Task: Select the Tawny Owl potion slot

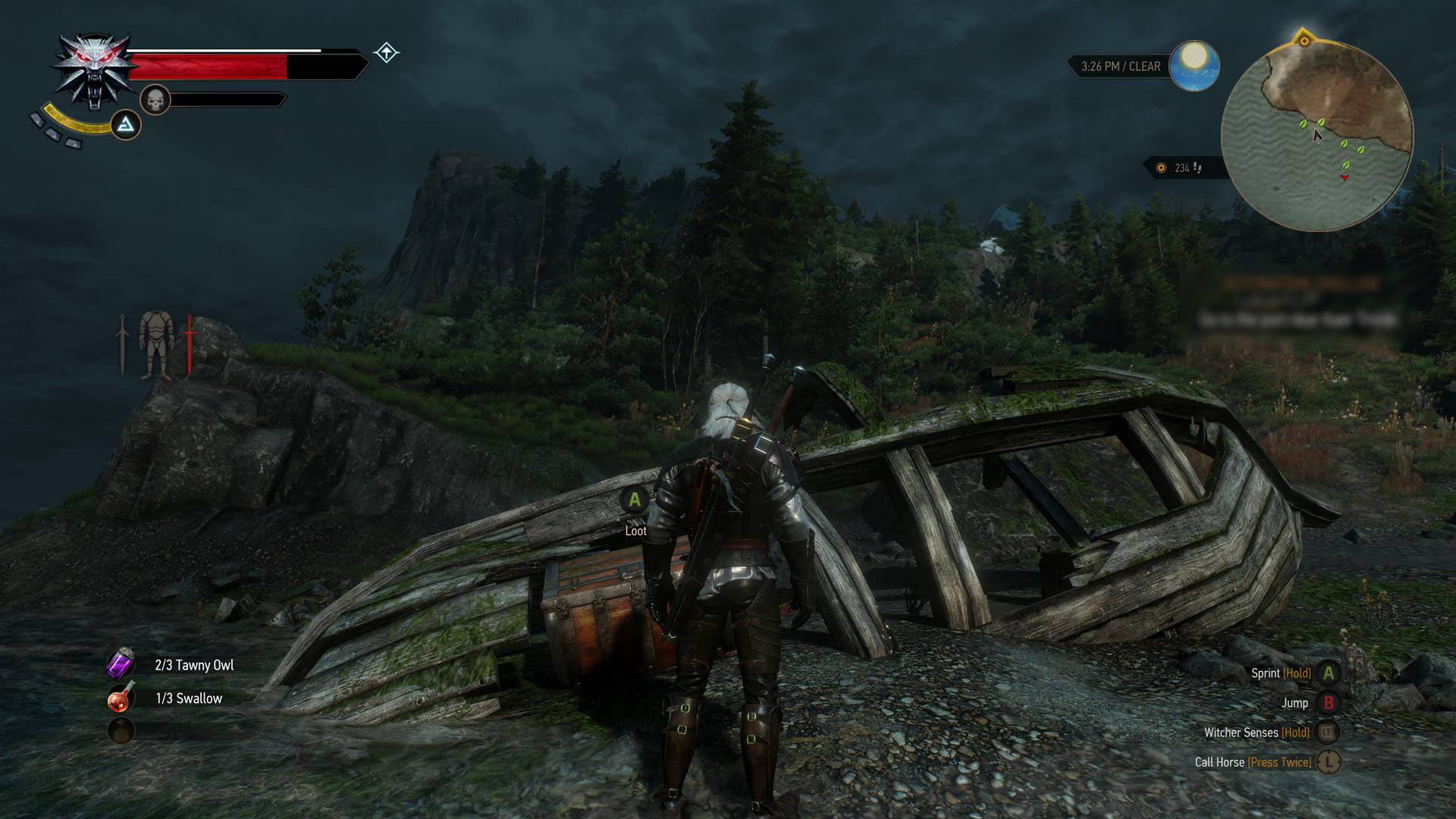Action: click(x=121, y=664)
